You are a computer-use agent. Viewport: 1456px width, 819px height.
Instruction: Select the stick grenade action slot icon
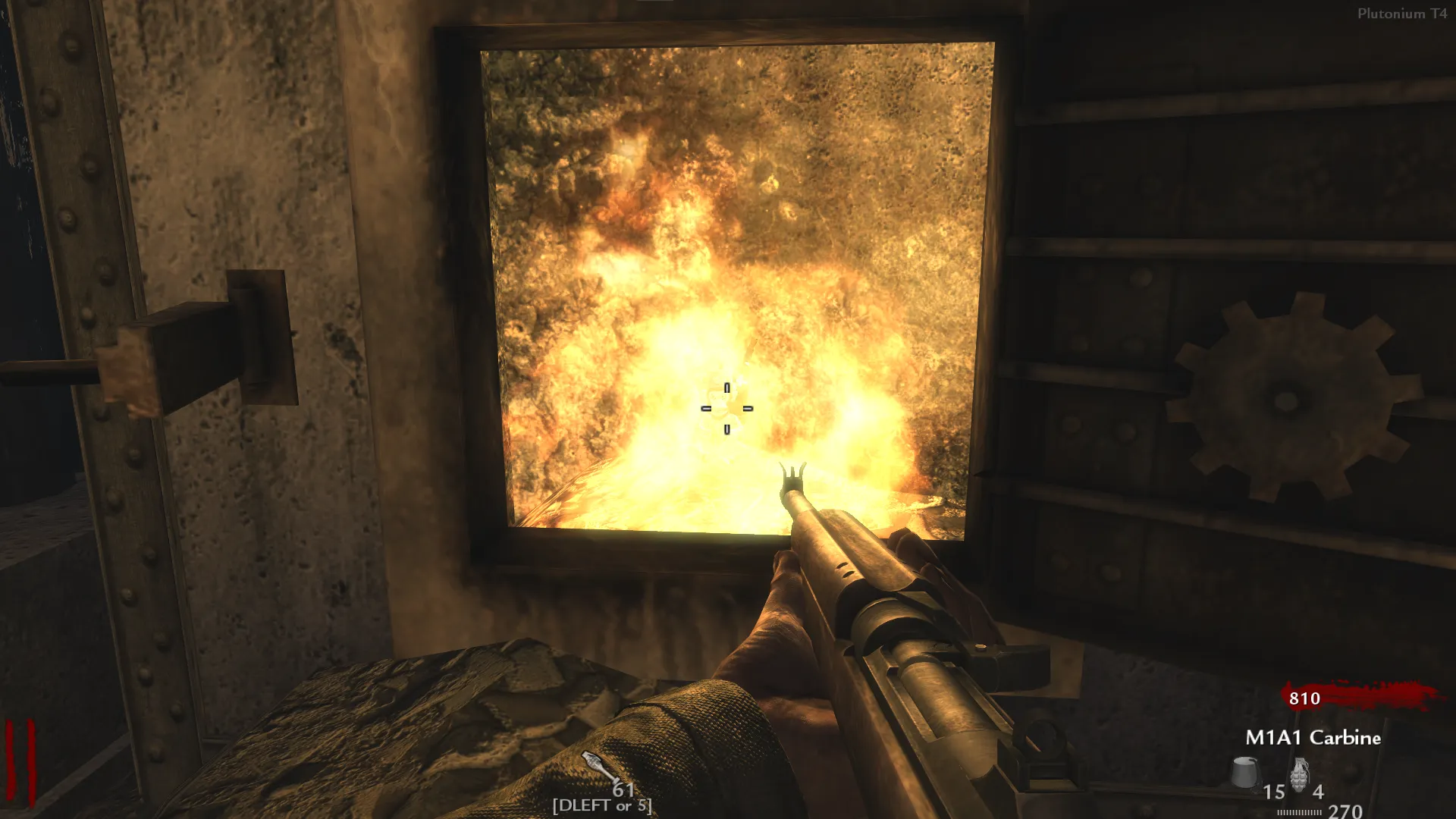pos(599,767)
